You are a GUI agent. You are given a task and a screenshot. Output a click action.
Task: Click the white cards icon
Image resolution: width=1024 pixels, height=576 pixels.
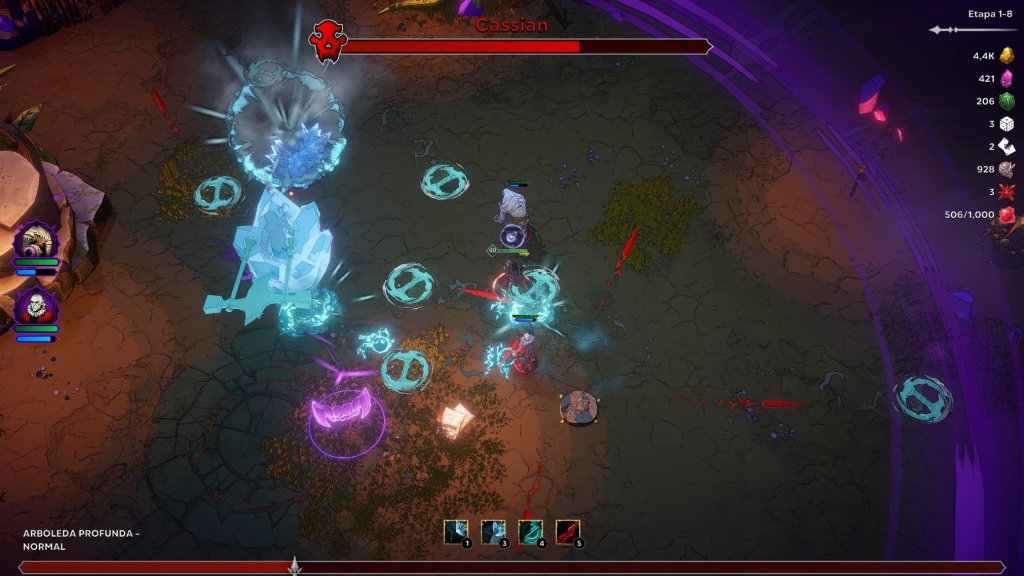click(x=1006, y=146)
